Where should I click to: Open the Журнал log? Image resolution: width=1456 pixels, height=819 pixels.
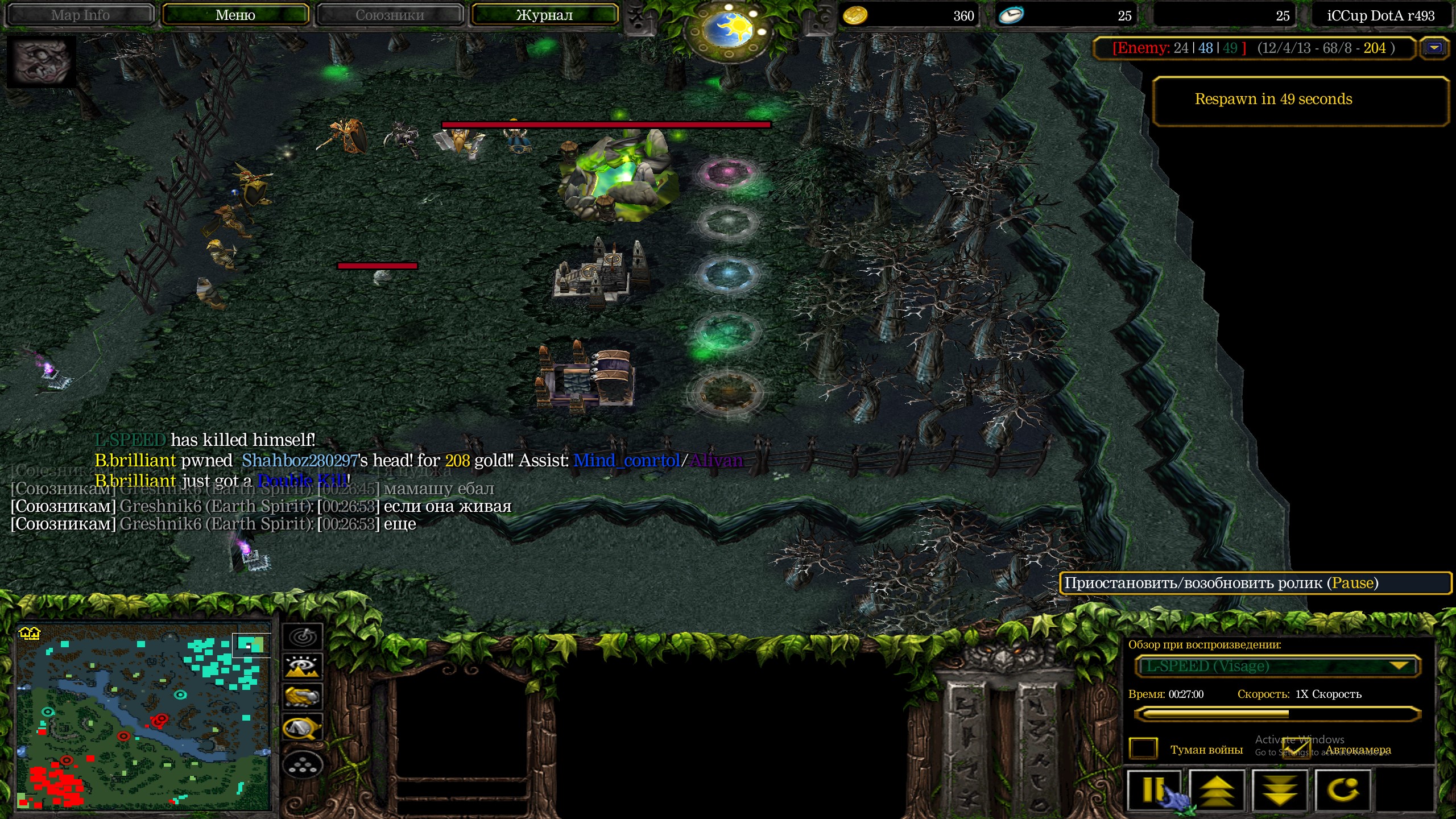544,15
